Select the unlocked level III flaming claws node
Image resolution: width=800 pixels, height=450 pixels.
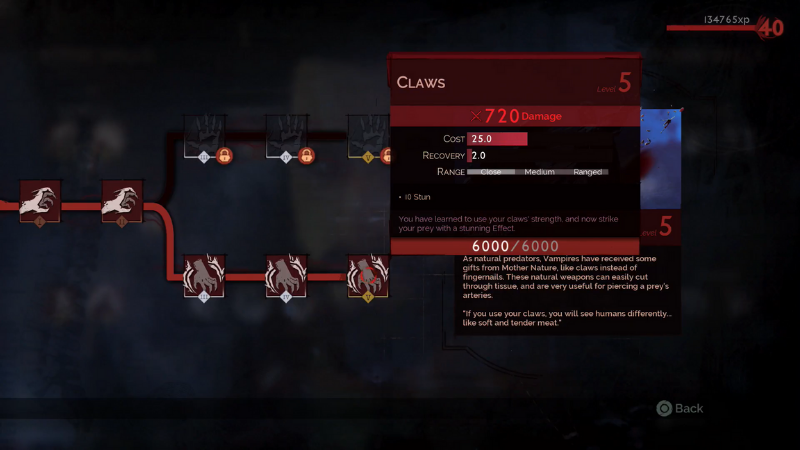click(204, 275)
